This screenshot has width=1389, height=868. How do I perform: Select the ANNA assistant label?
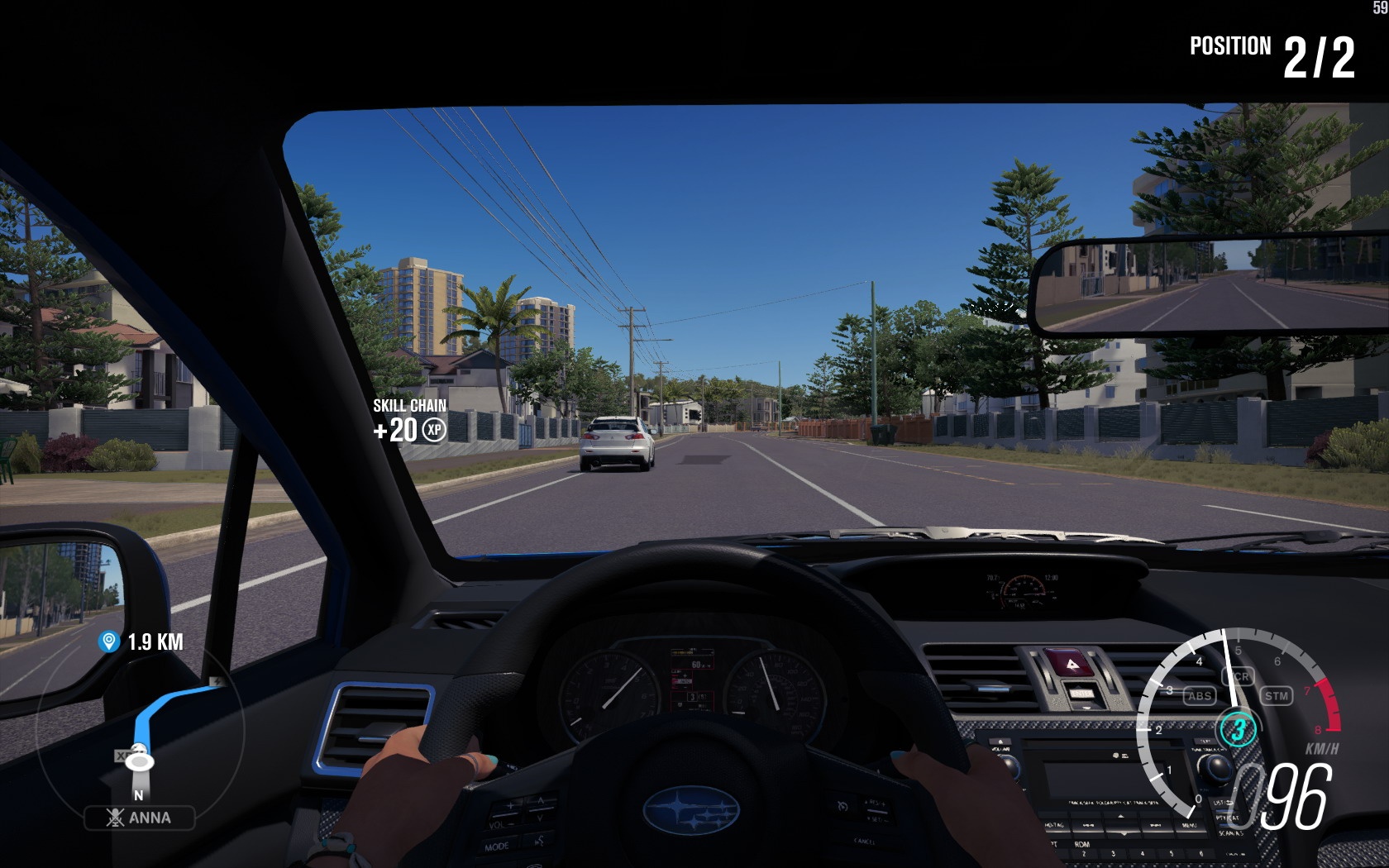pyautogui.click(x=140, y=818)
